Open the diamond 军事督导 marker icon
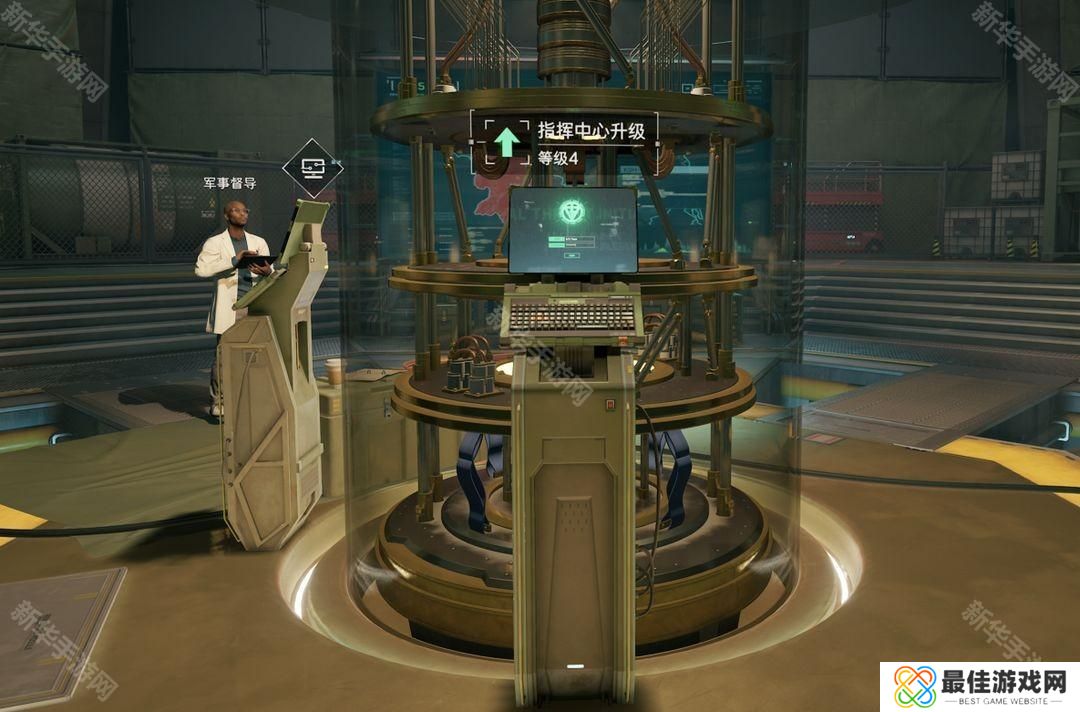The height and width of the screenshot is (712, 1080). (312, 169)
